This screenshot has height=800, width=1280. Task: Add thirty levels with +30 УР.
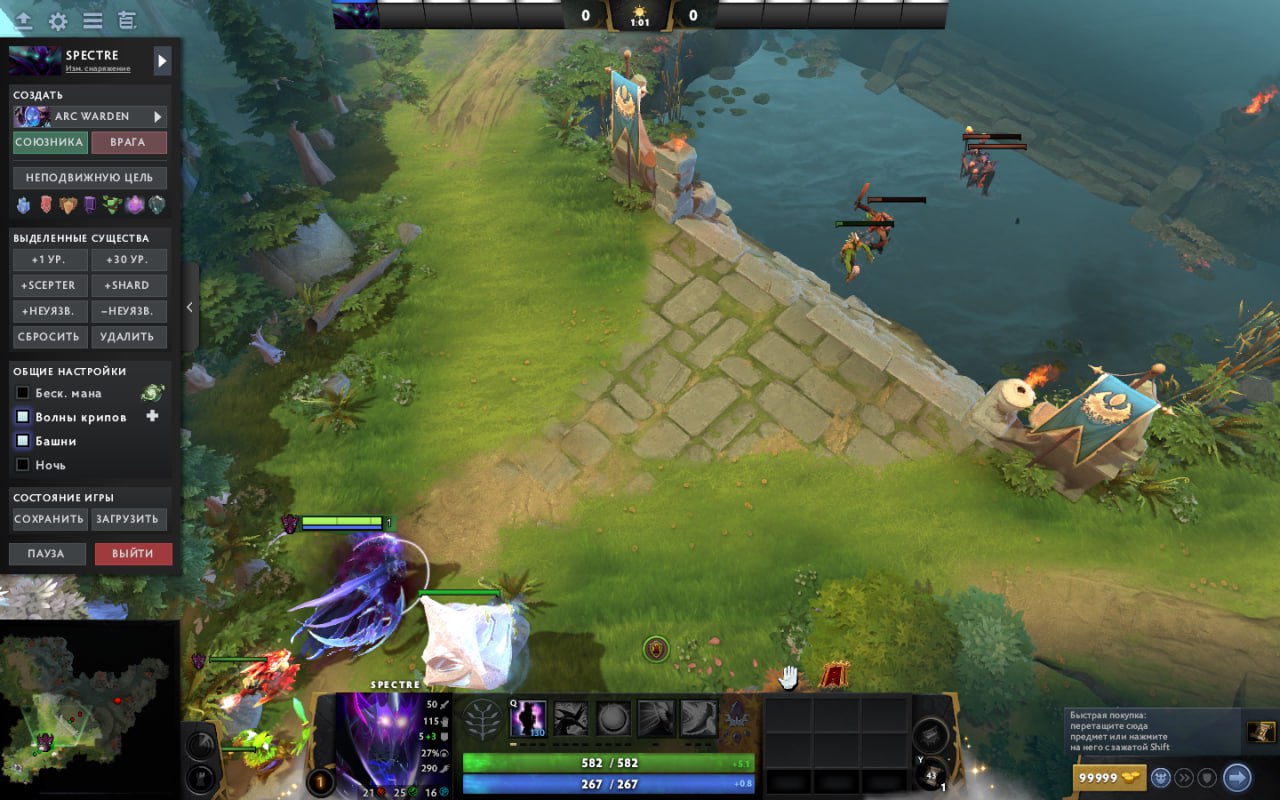click(x=129, y=260)
